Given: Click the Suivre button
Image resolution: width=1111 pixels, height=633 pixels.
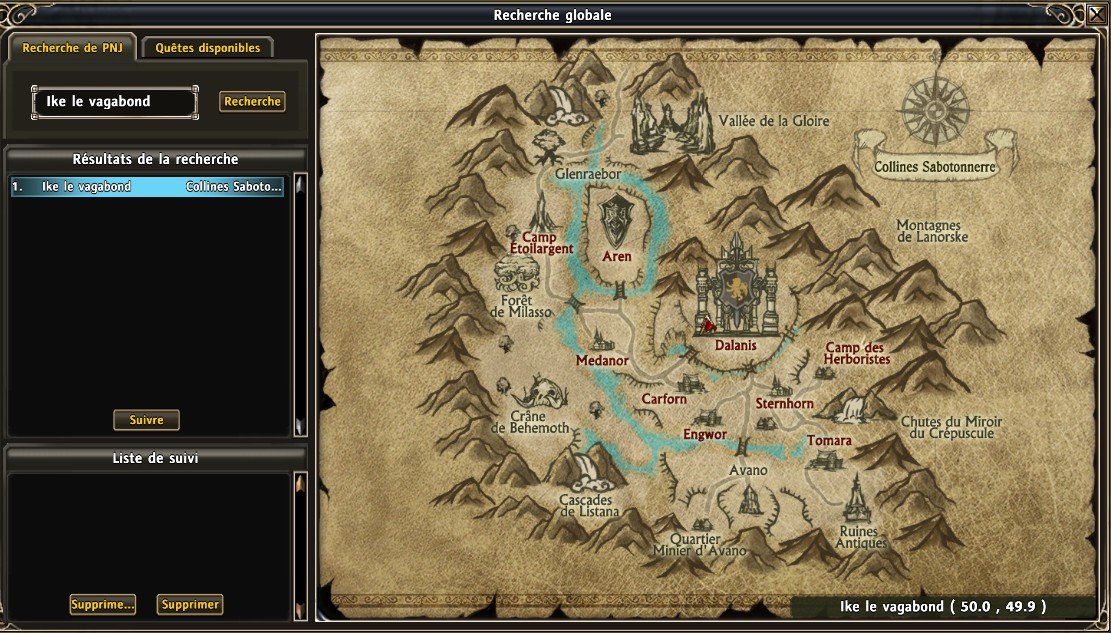Looking at the screenshot, I should [146, 420].
